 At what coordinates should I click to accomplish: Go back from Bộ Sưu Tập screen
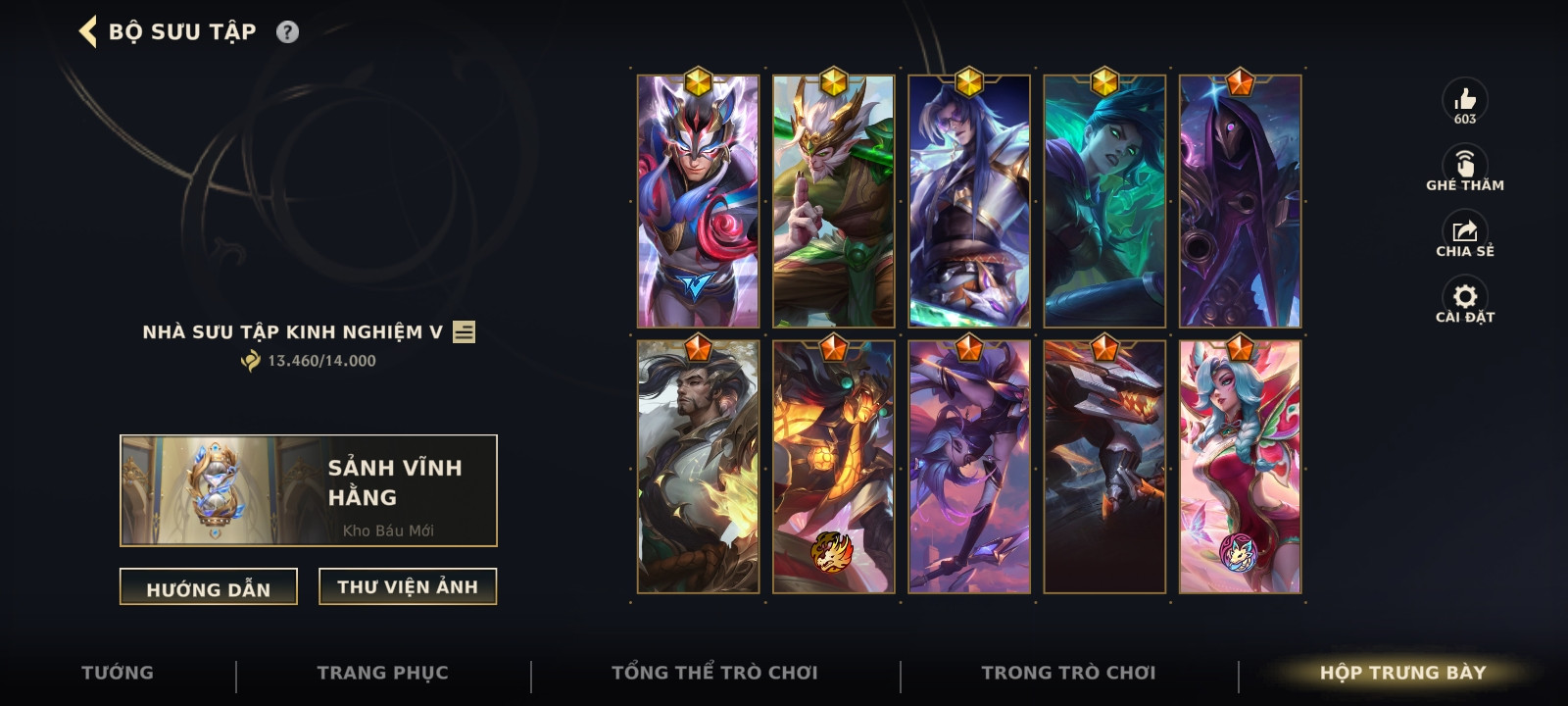coord(88,31)
